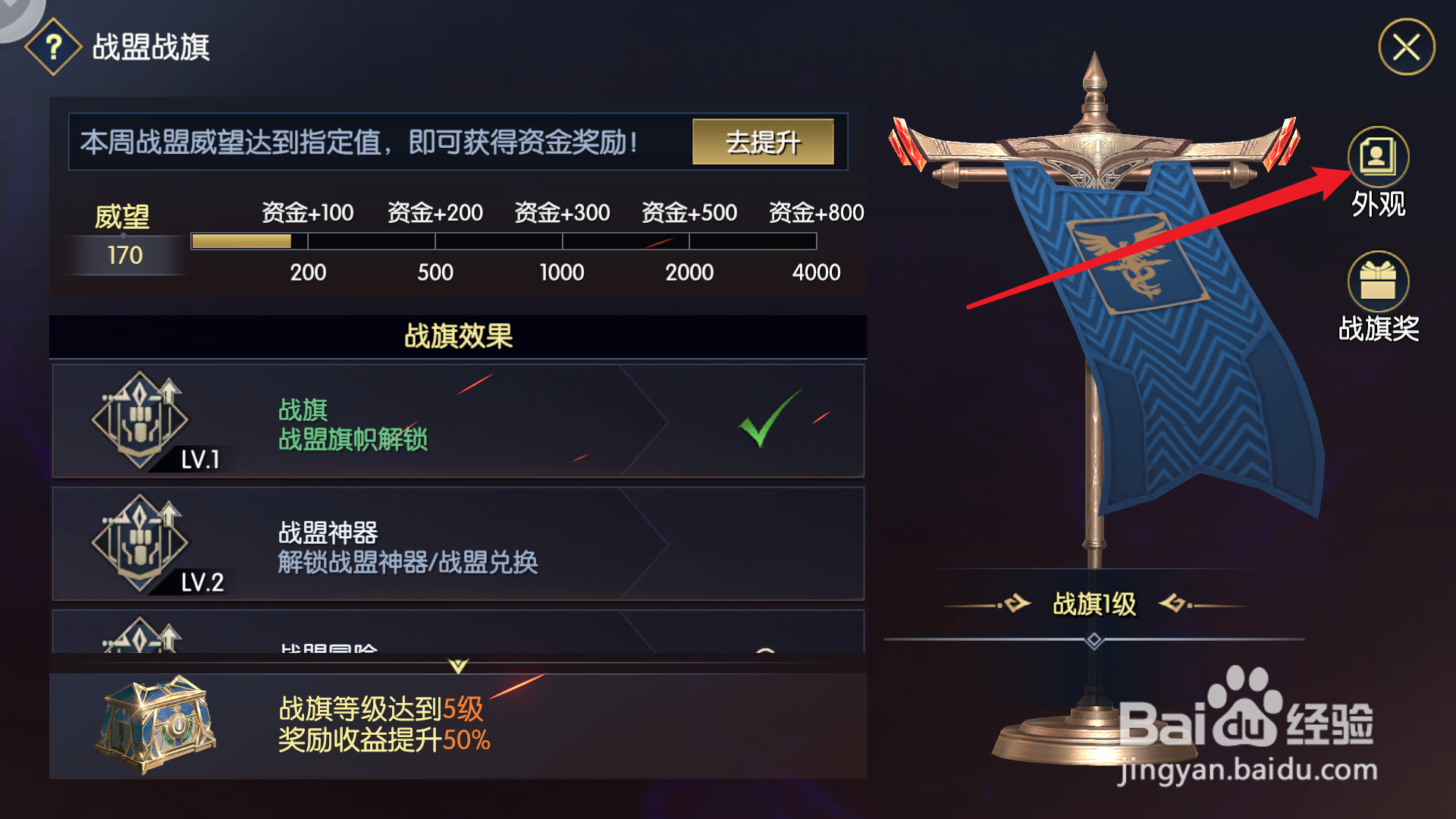Click the 去提升 button

click(x=764, y=142)
